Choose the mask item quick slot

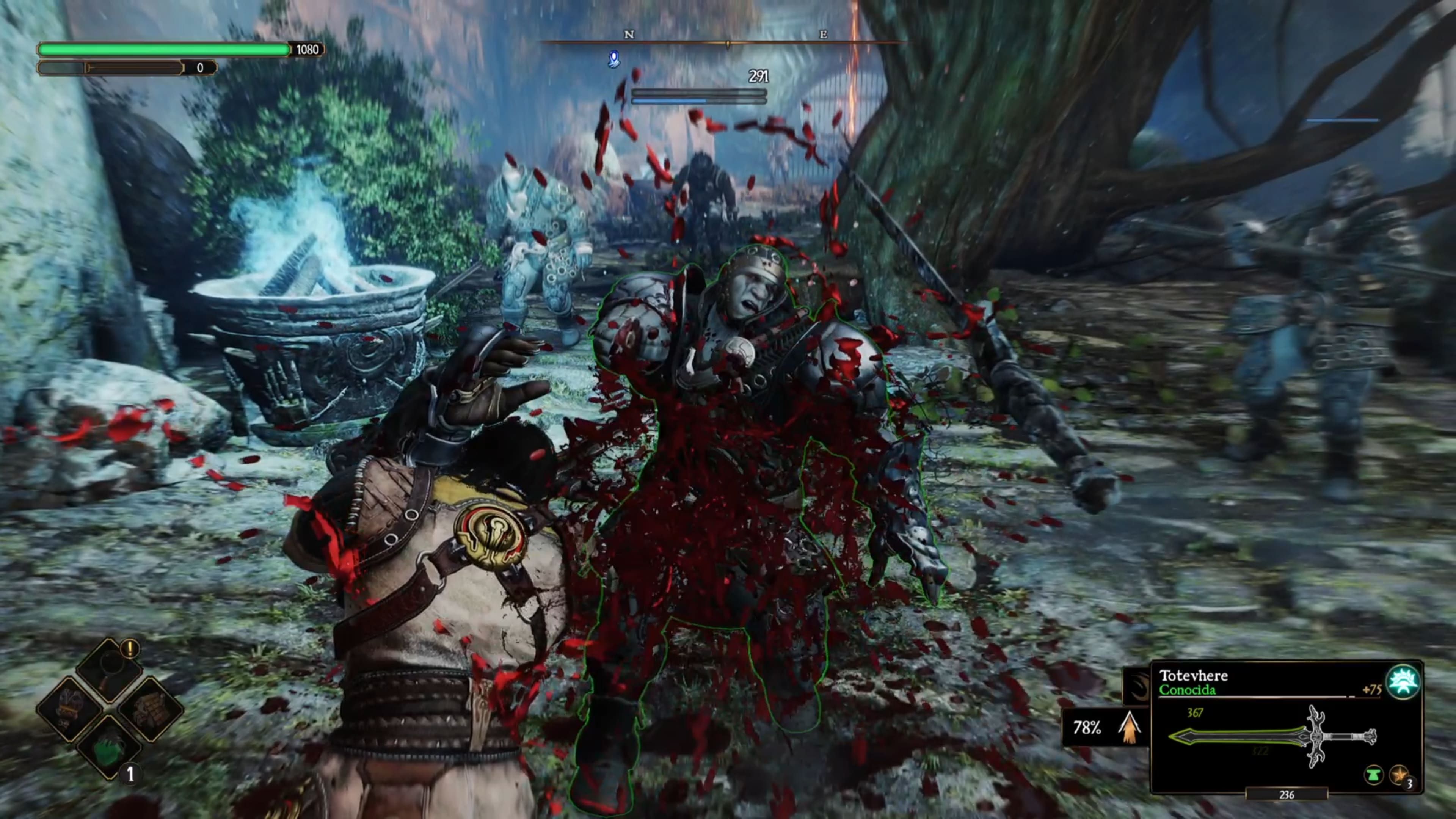69,709
